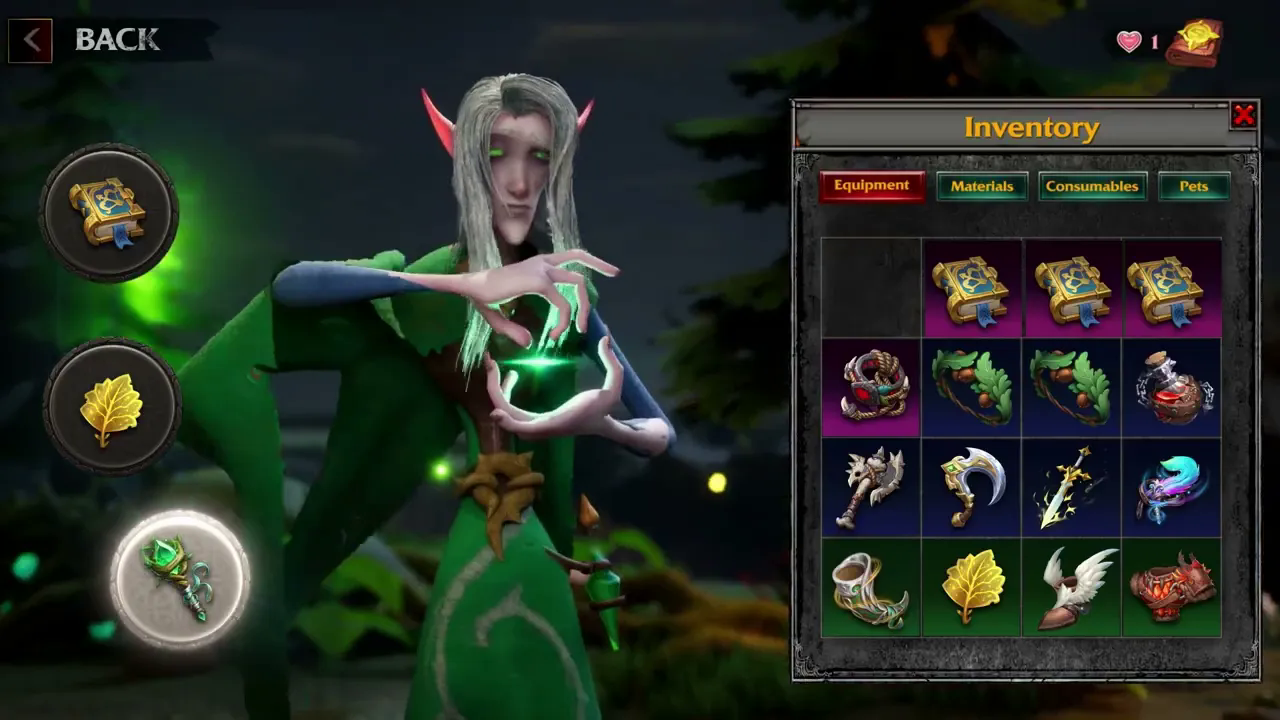This screenshot has height=720, width=1280.
Task: Select the Equipment tab
Action: coord(871,186)
